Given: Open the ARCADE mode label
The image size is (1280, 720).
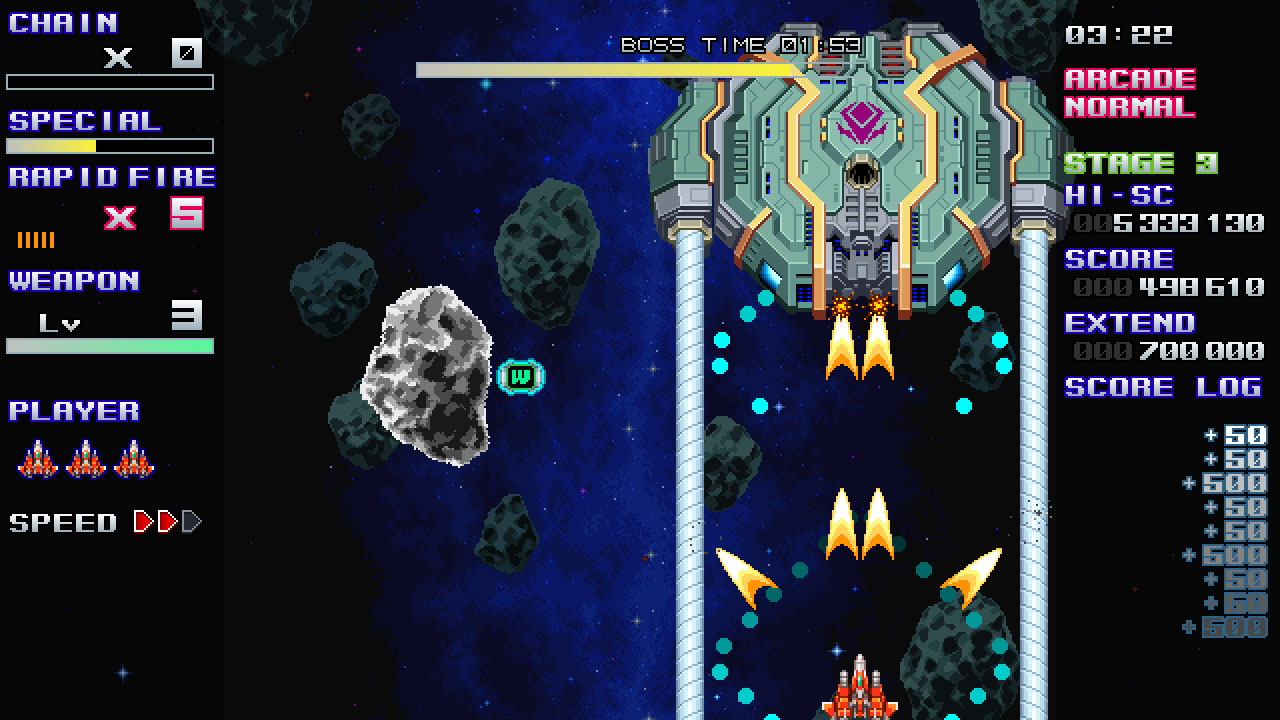Looking at the screenshot, I should (x=1131, y=79).
